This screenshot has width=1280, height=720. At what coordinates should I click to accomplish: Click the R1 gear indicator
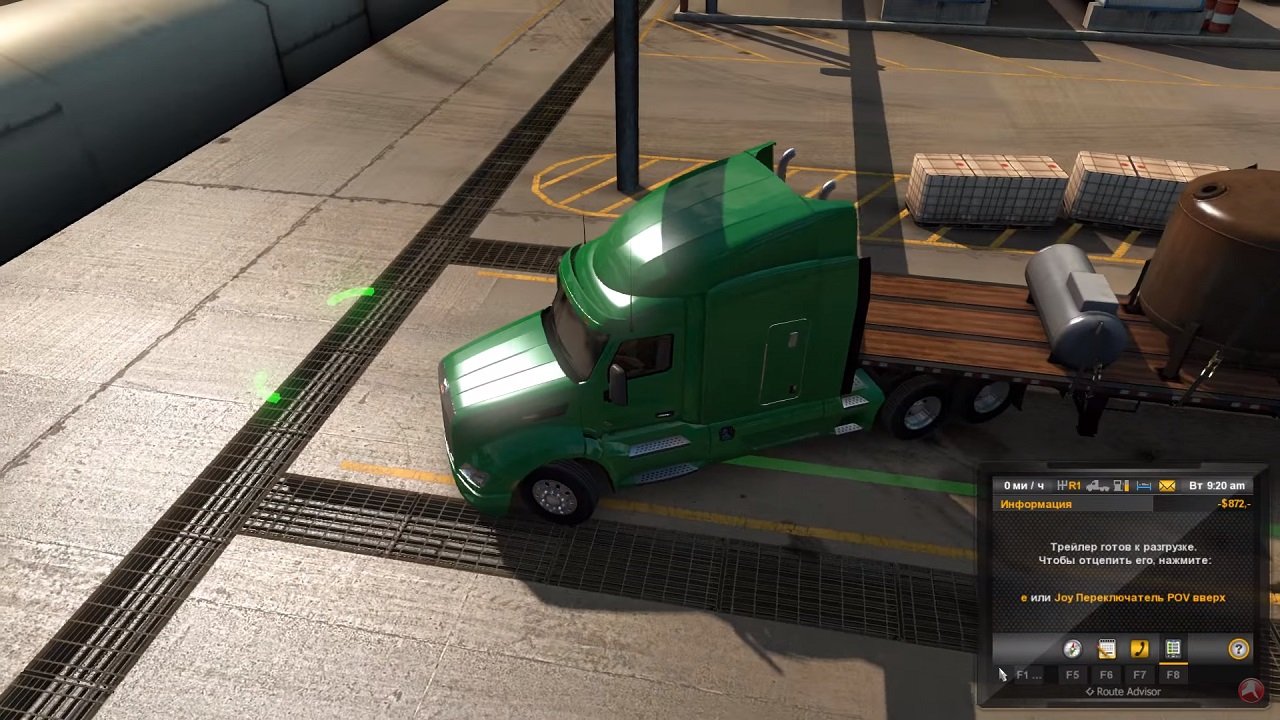click(x=1074, y=485)
